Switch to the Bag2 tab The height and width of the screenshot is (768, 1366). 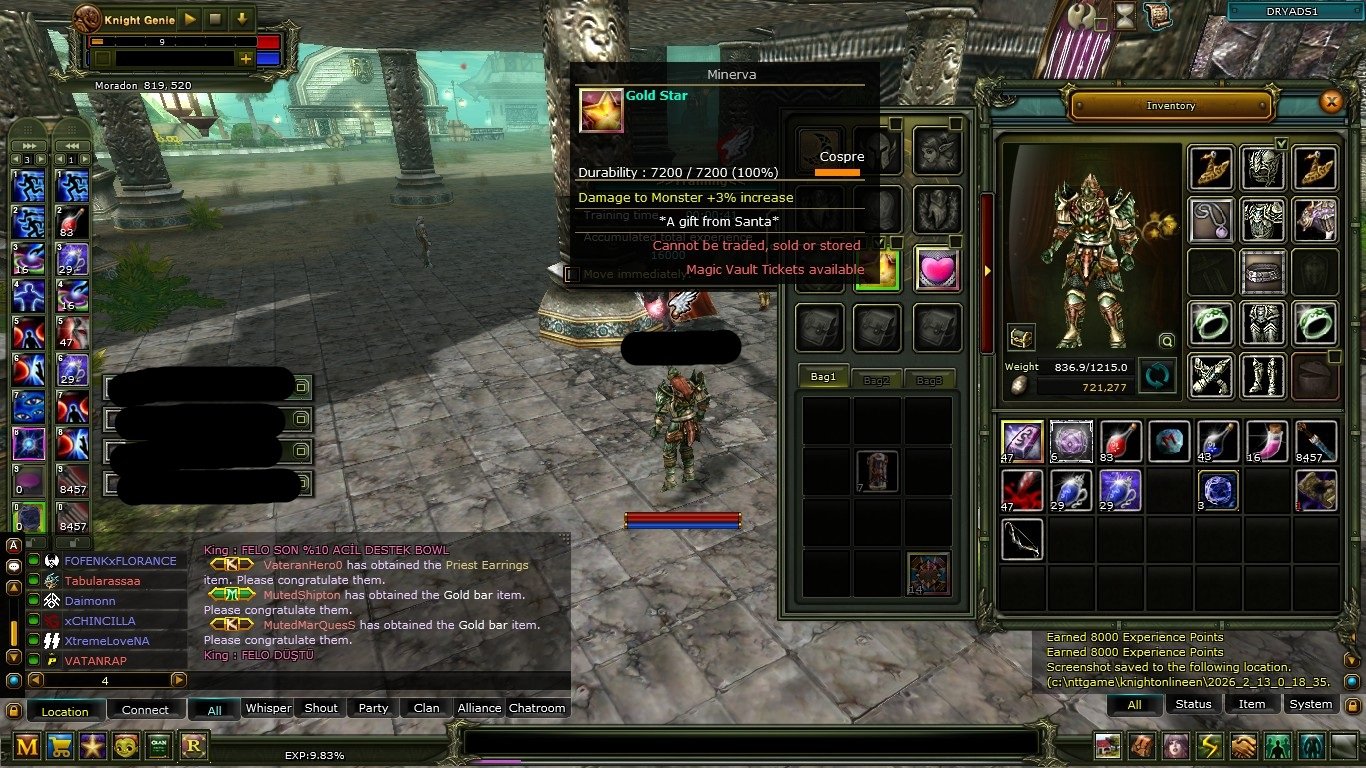[877, 379]
